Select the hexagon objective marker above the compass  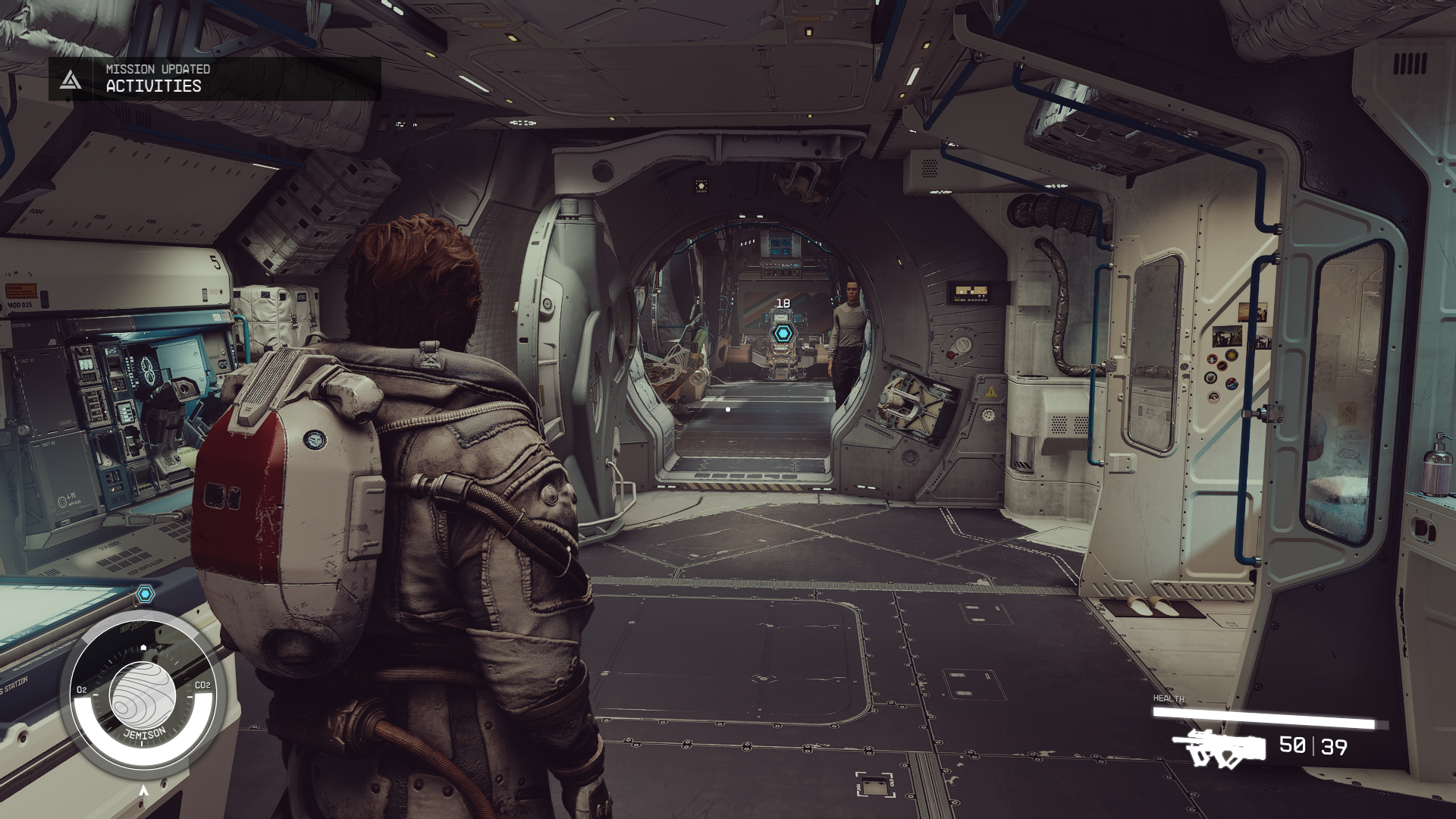click(x=146, y=594)
